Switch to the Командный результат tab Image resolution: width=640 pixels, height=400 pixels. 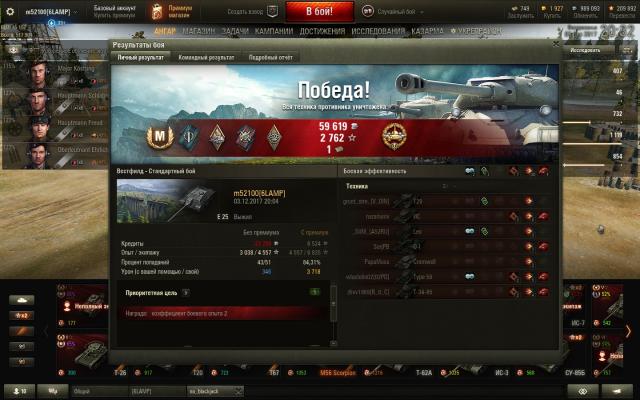coord(206,57)
